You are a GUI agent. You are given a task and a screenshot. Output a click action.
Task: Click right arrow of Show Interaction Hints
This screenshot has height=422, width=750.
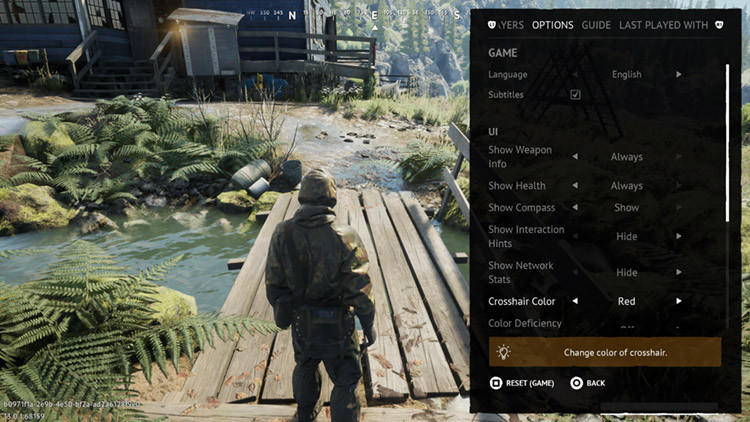(x=679, y=236)
